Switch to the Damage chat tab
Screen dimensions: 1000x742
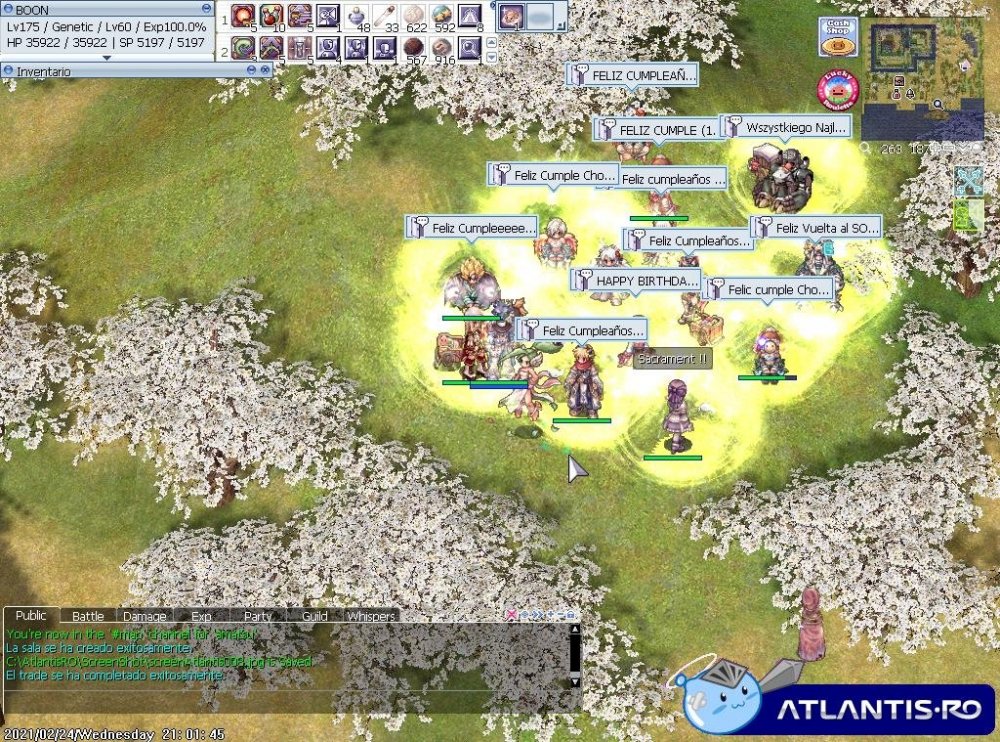[x=145, y=616]
